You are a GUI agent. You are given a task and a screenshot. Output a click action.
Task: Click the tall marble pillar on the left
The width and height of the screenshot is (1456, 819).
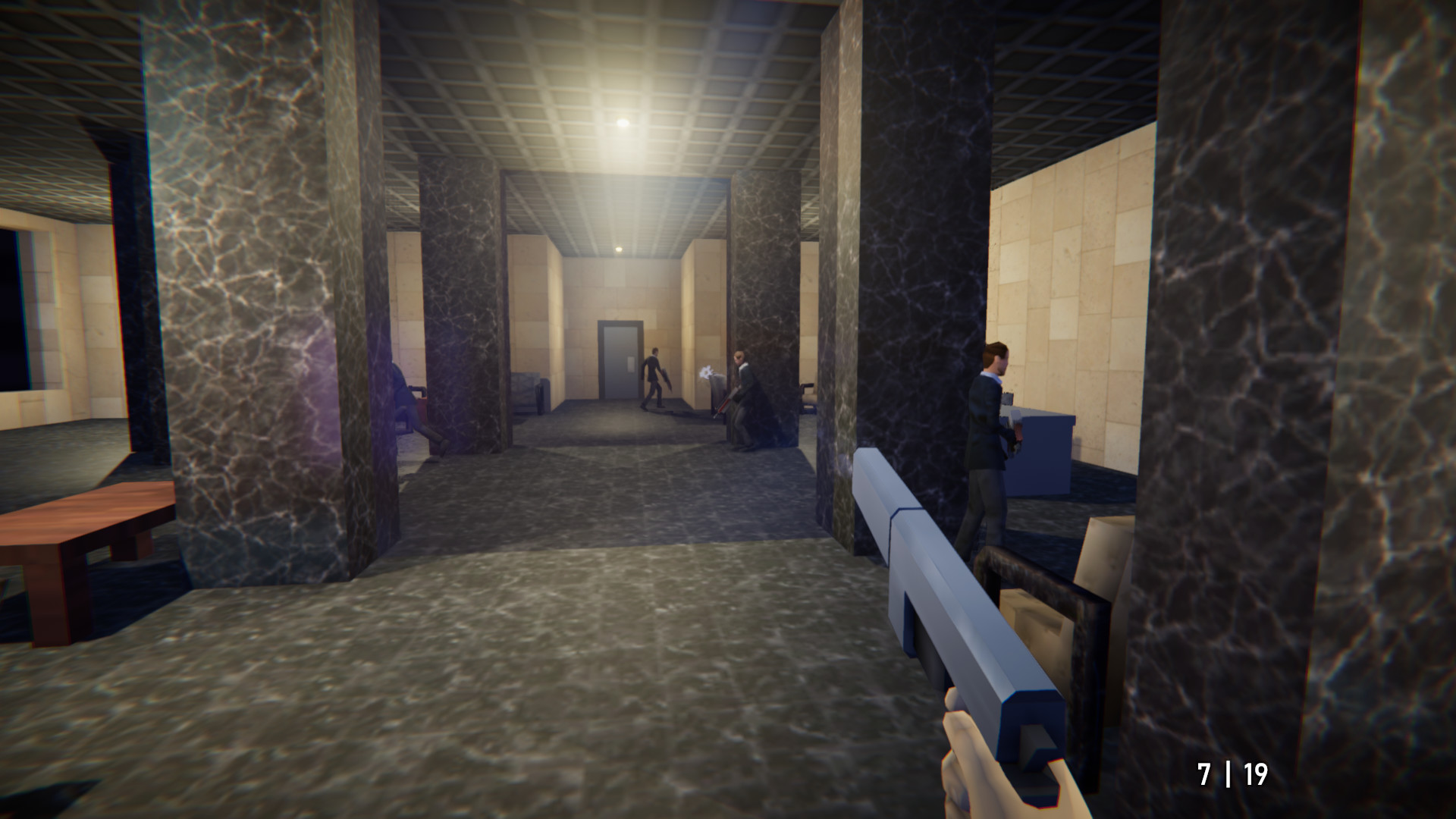(x=243, y=303)
